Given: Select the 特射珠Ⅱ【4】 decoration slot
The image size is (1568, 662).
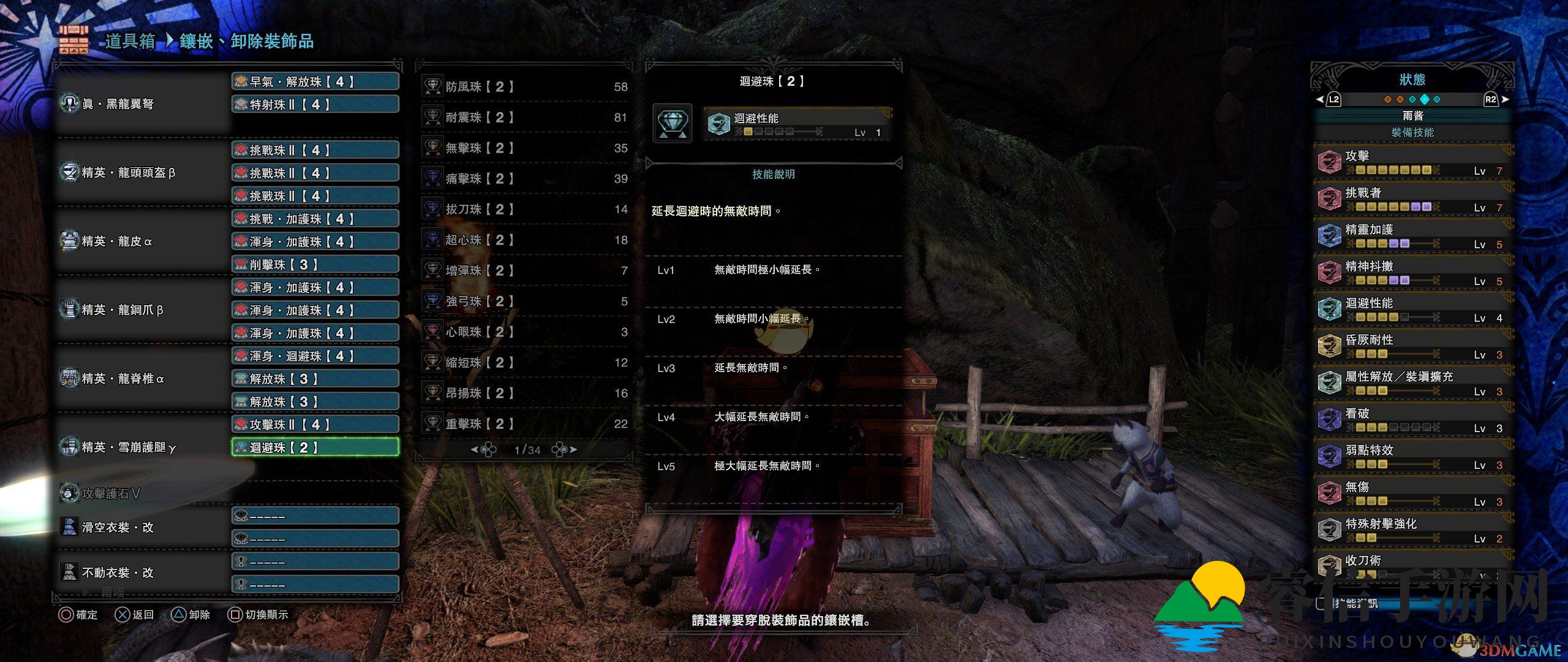Looking at the screenshot, I should click(315, 105).
